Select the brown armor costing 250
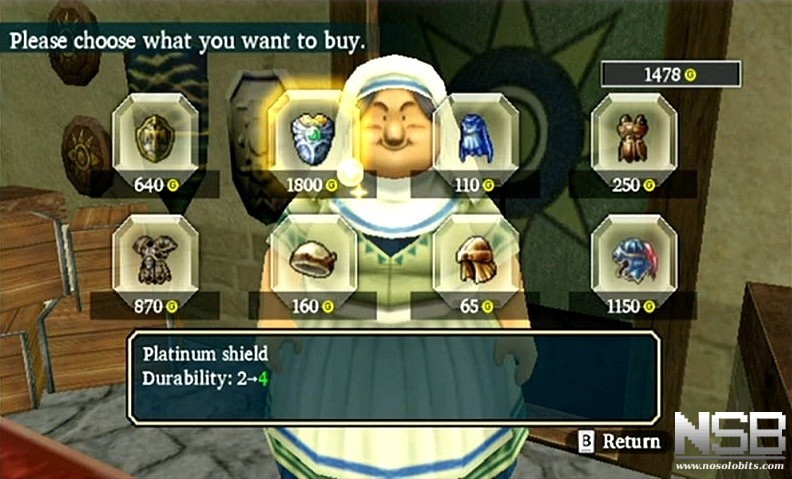Viewport: 792px width, 479px height. (x=633, y=137)
